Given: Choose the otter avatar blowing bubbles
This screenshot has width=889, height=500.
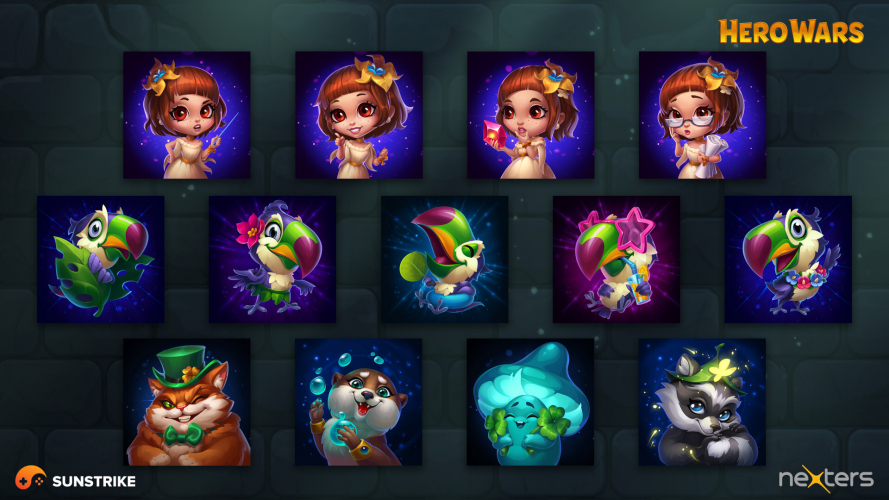Looking at the screenshot, I should pyautogui.click(x=359, y=402).
